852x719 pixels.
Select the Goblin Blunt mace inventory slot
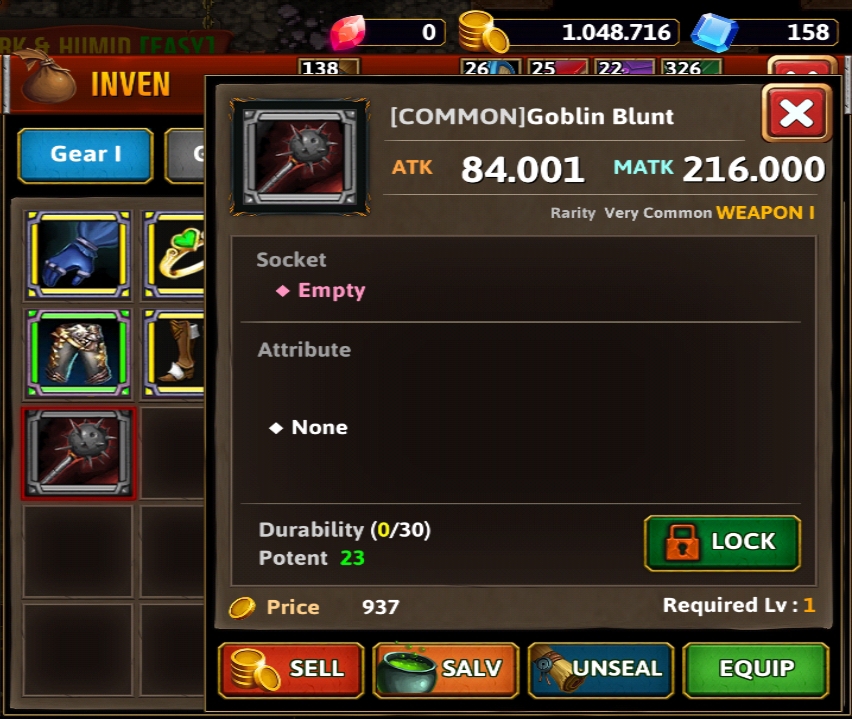pyautogui.click(x=78, y=452)
